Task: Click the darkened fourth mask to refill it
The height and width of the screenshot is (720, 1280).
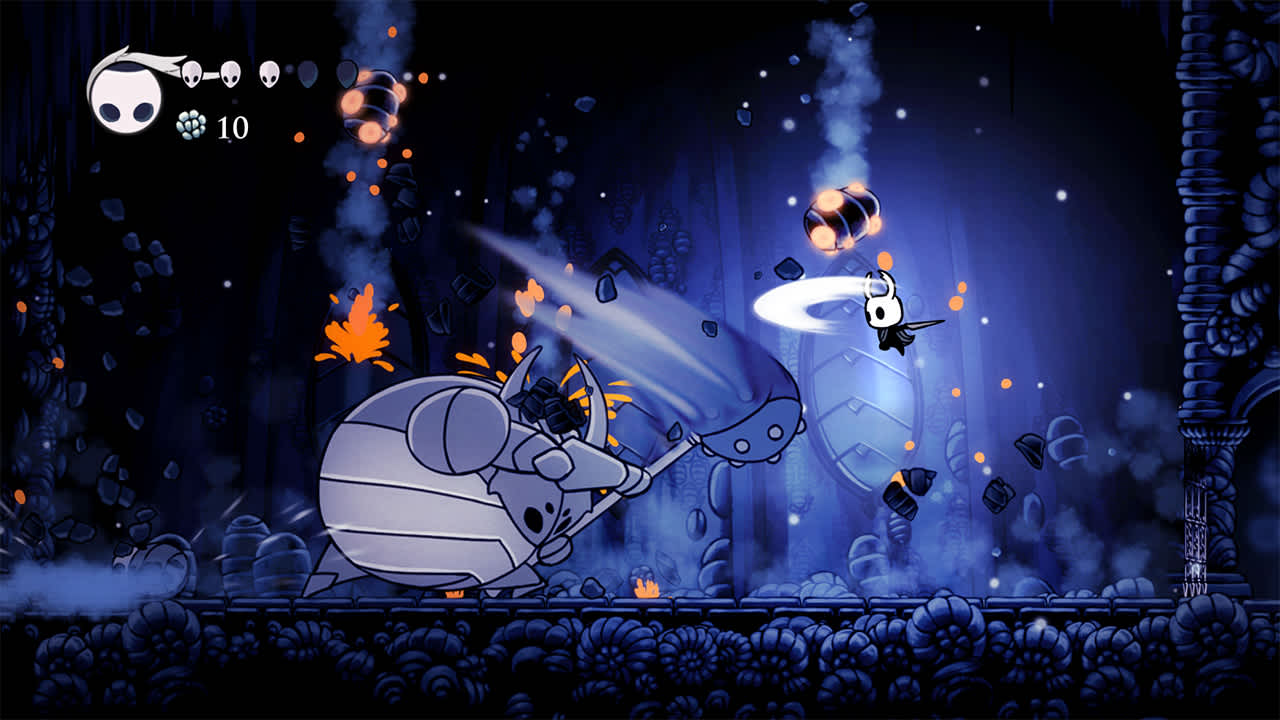Action: (306, 76)
